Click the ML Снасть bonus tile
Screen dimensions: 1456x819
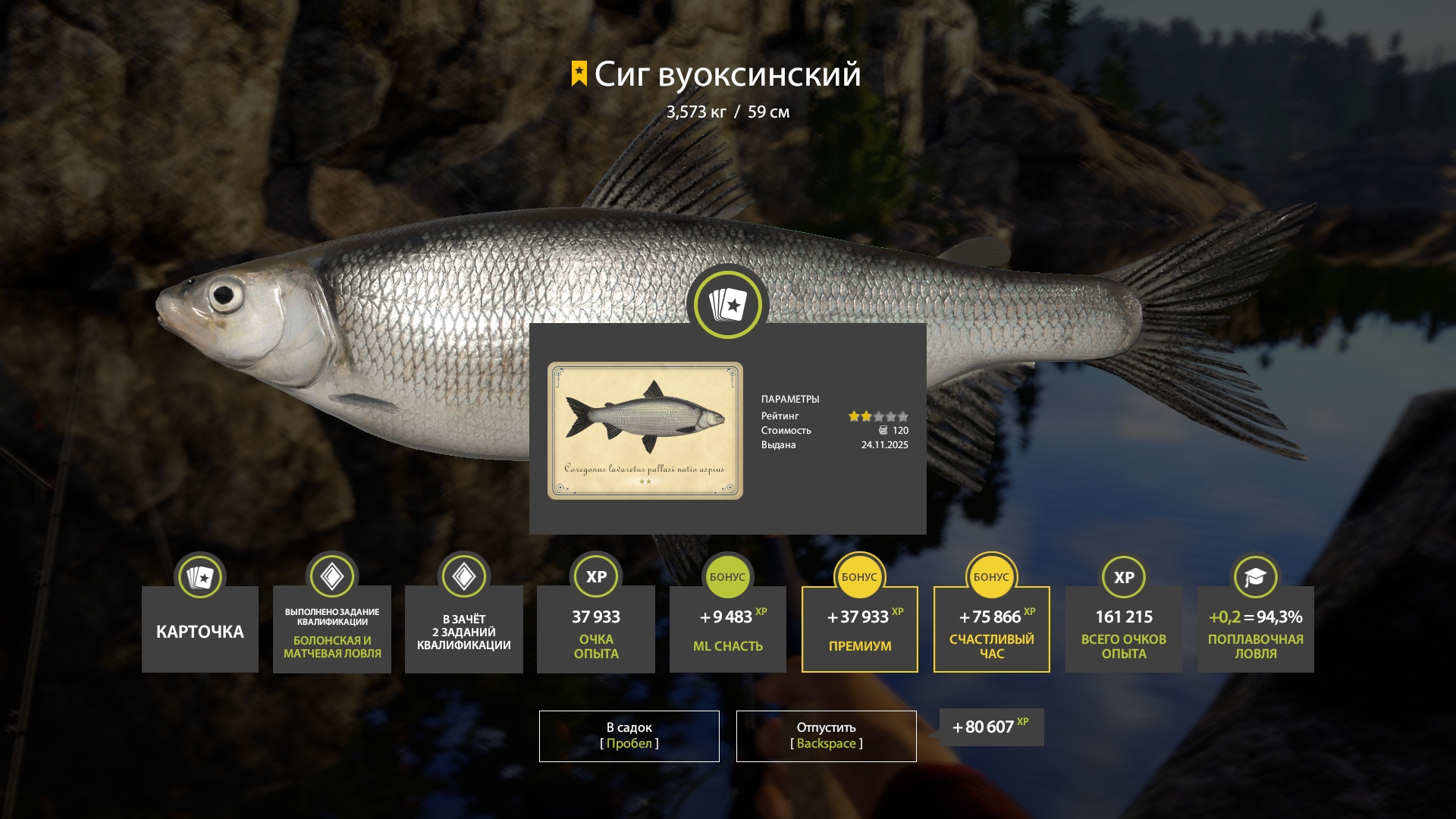click(728, 629)
